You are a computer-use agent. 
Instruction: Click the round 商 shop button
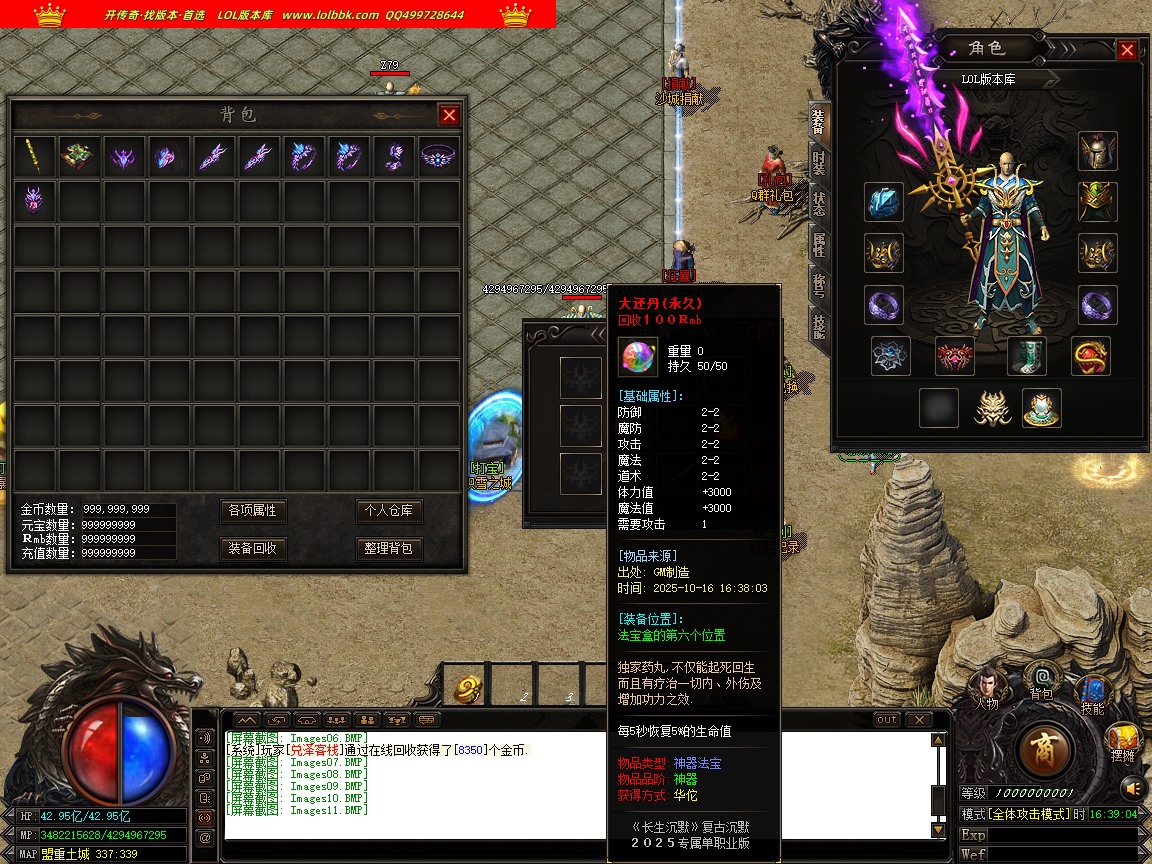[1046, 747]
